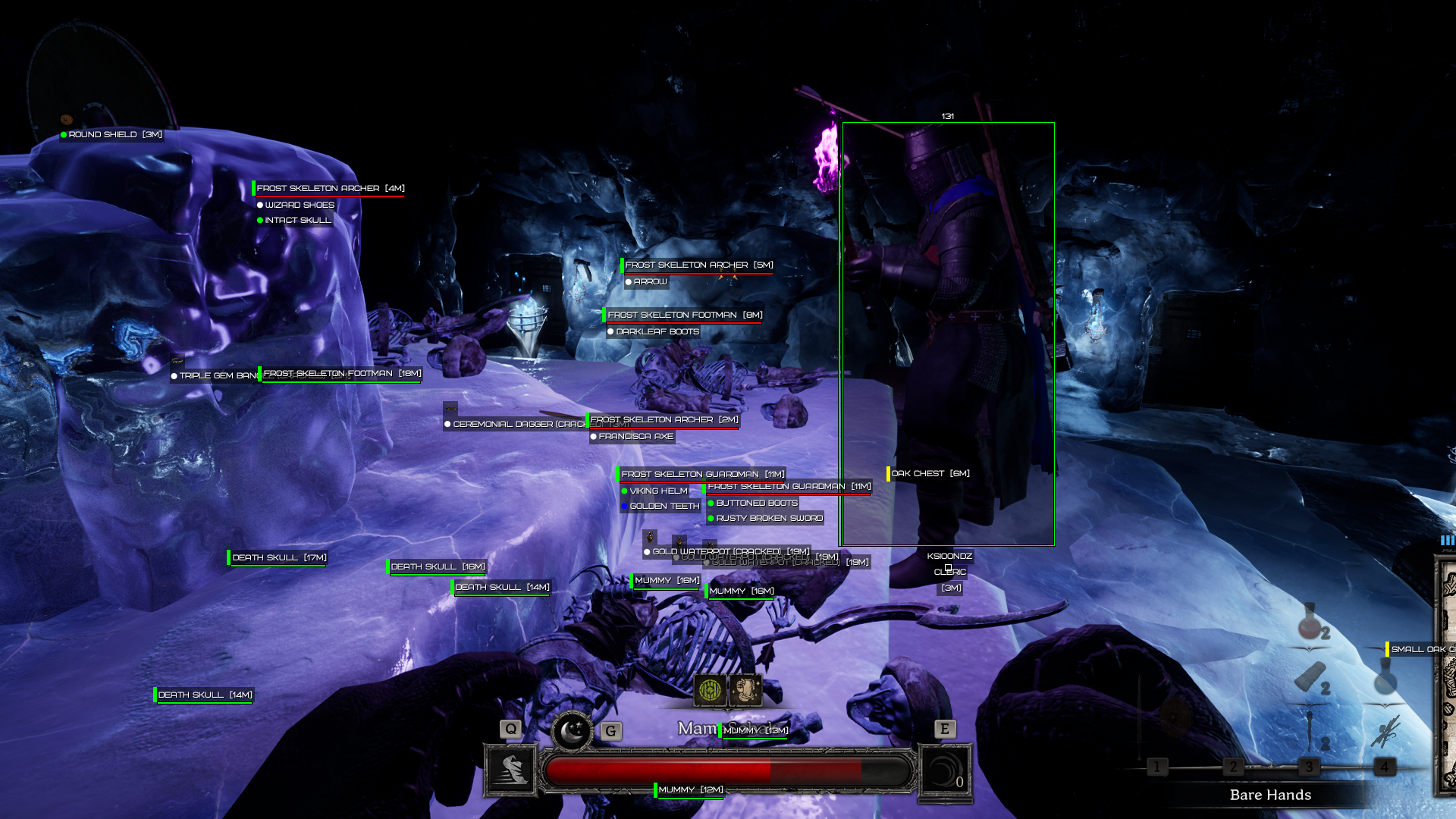Select the blue potion slot
1456x819 pixels.
1385,677
